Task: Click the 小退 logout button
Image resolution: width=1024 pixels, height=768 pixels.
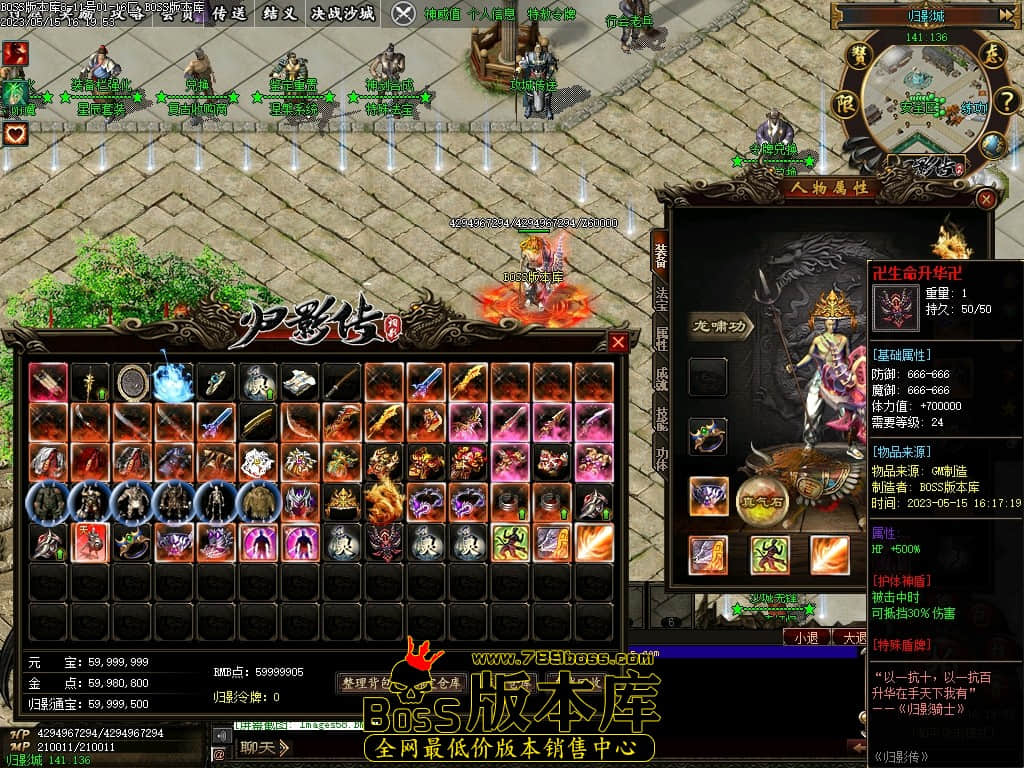Action: coord(807,637)
